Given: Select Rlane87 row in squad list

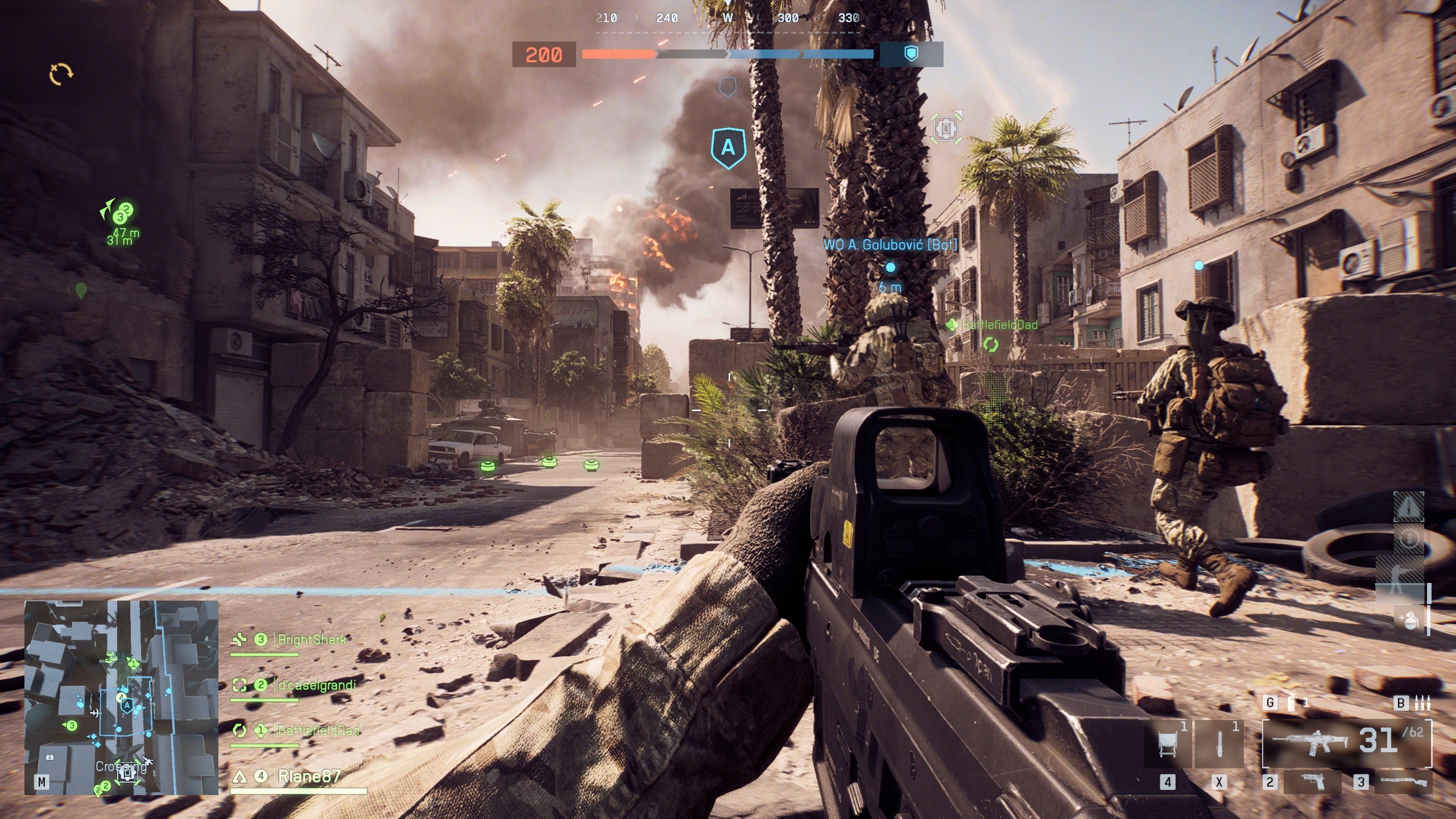Looking at the screenshot, I should [308, 776].
